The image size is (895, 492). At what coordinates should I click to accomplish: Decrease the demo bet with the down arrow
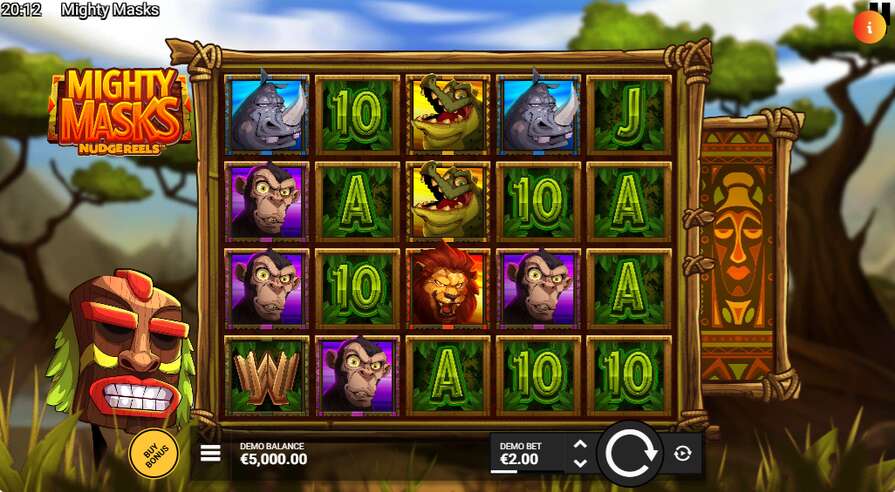[579, 463]
